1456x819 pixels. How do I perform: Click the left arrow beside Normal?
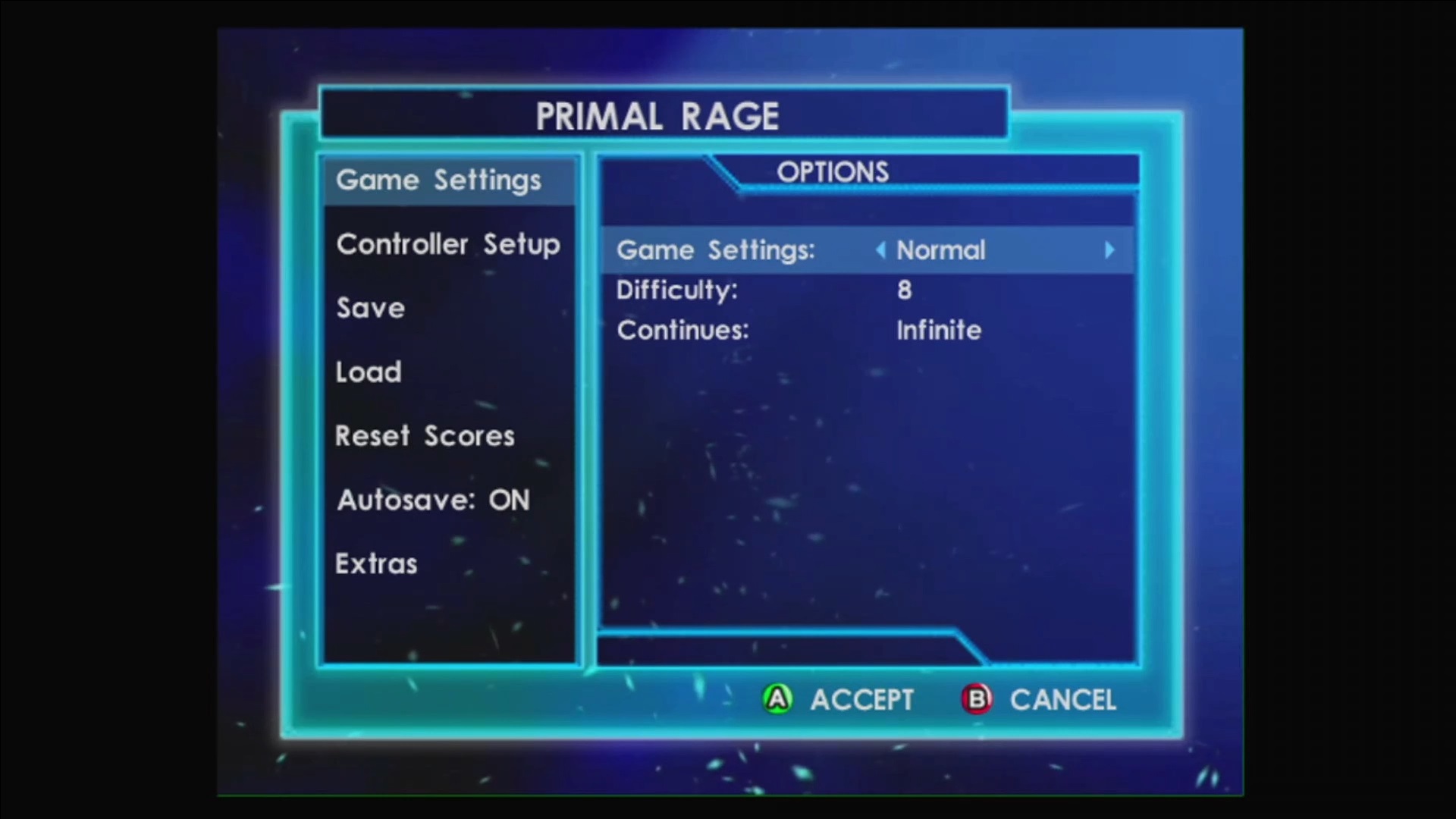coord(880,250)
